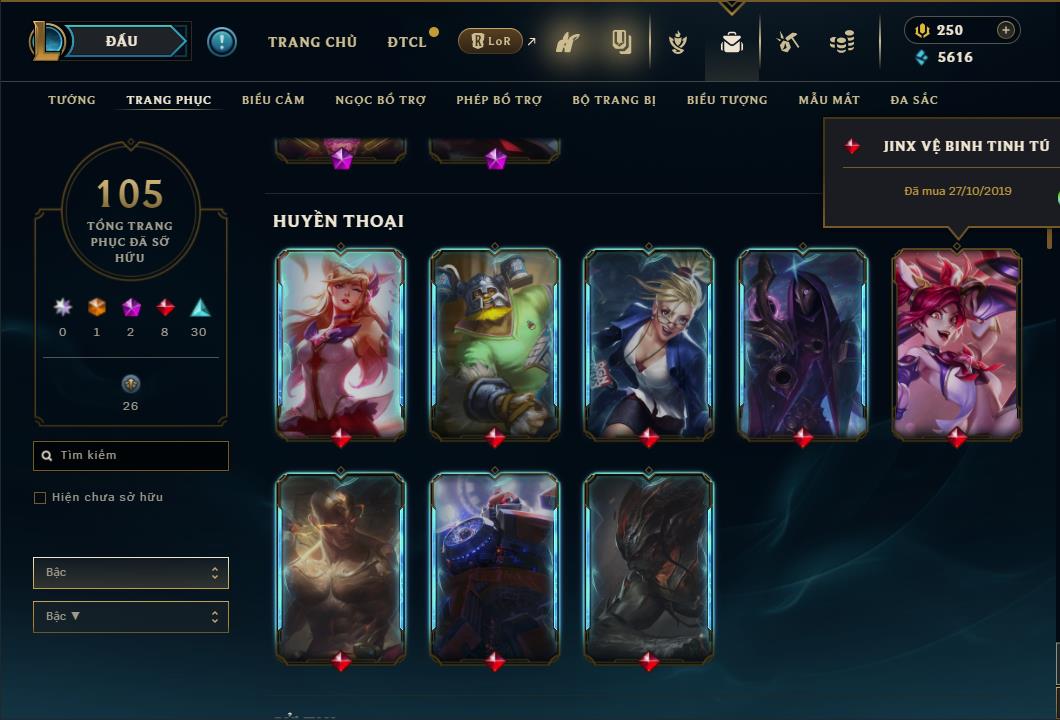Add currency with the plus button
Image resolution: width=1060 pixels, height=720 pixels.
coord(1005,30)
